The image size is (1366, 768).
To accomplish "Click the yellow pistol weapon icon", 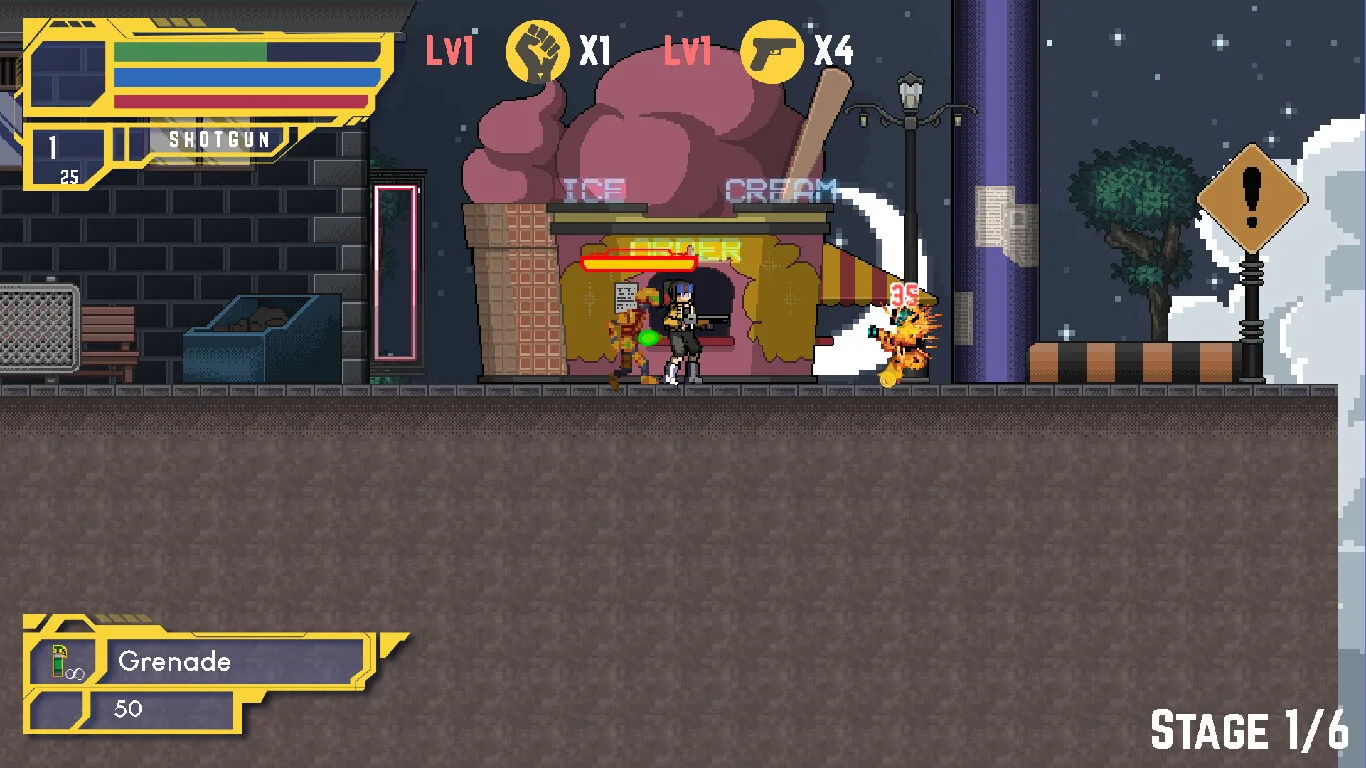I will click(x=772, y=51).
